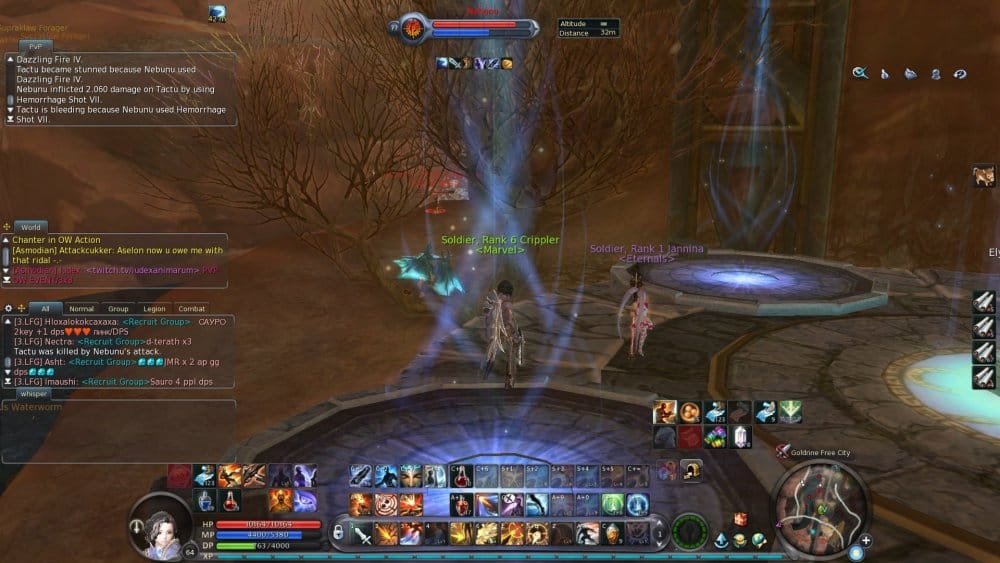Use the rainbow gems item slot
The height and width of the screenshot is (563, 1000).
[715, 437]
